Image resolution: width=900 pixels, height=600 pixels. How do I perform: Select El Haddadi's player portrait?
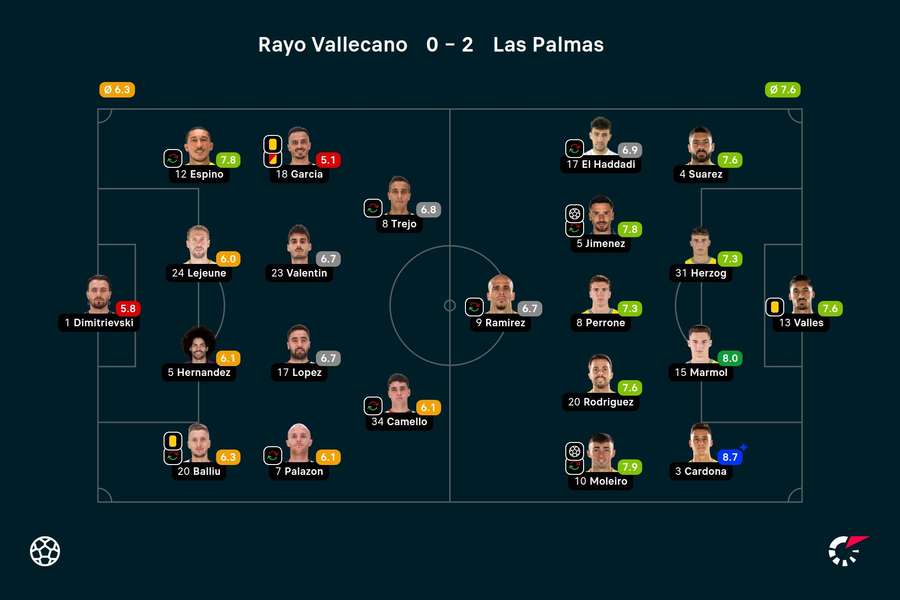(x=600, y=137)
